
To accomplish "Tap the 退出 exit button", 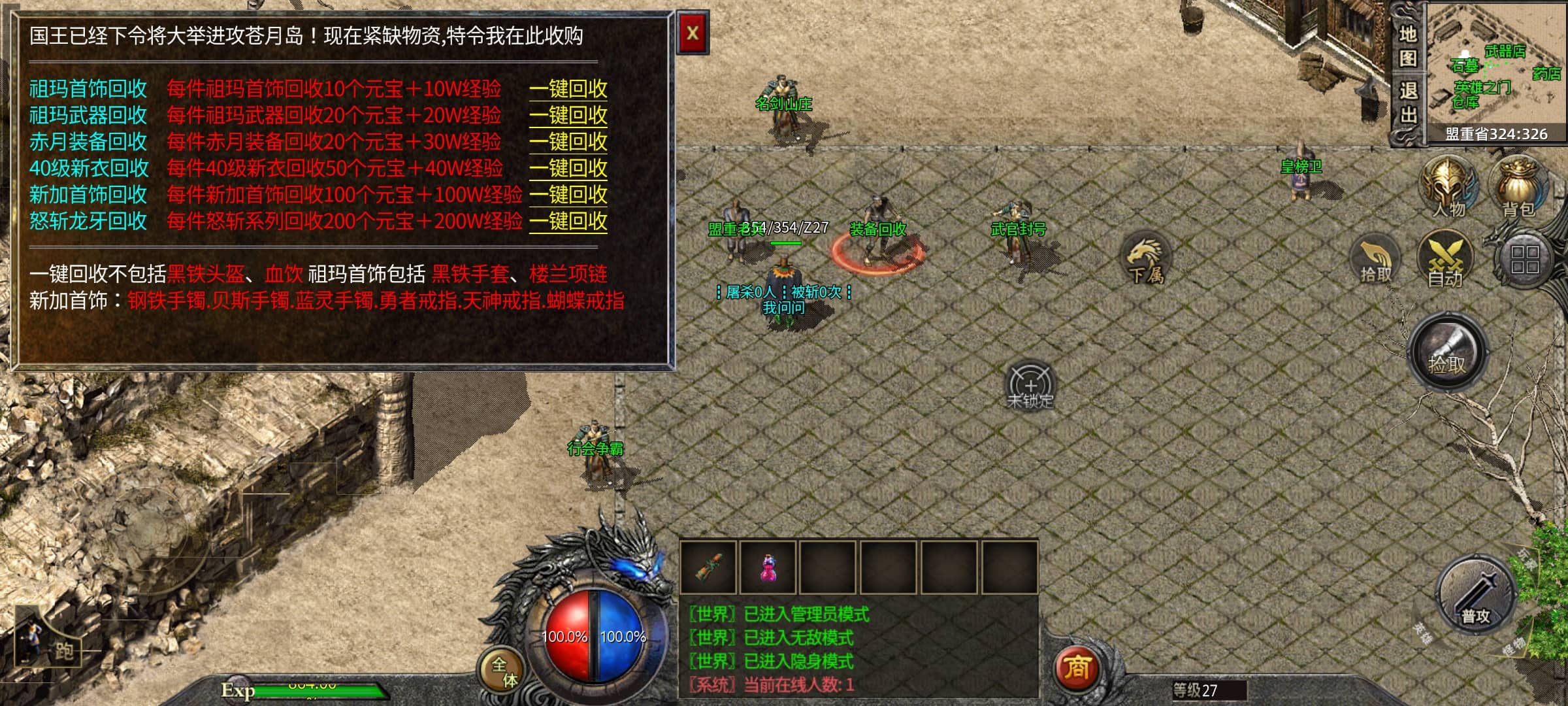I will [1407, 103].
